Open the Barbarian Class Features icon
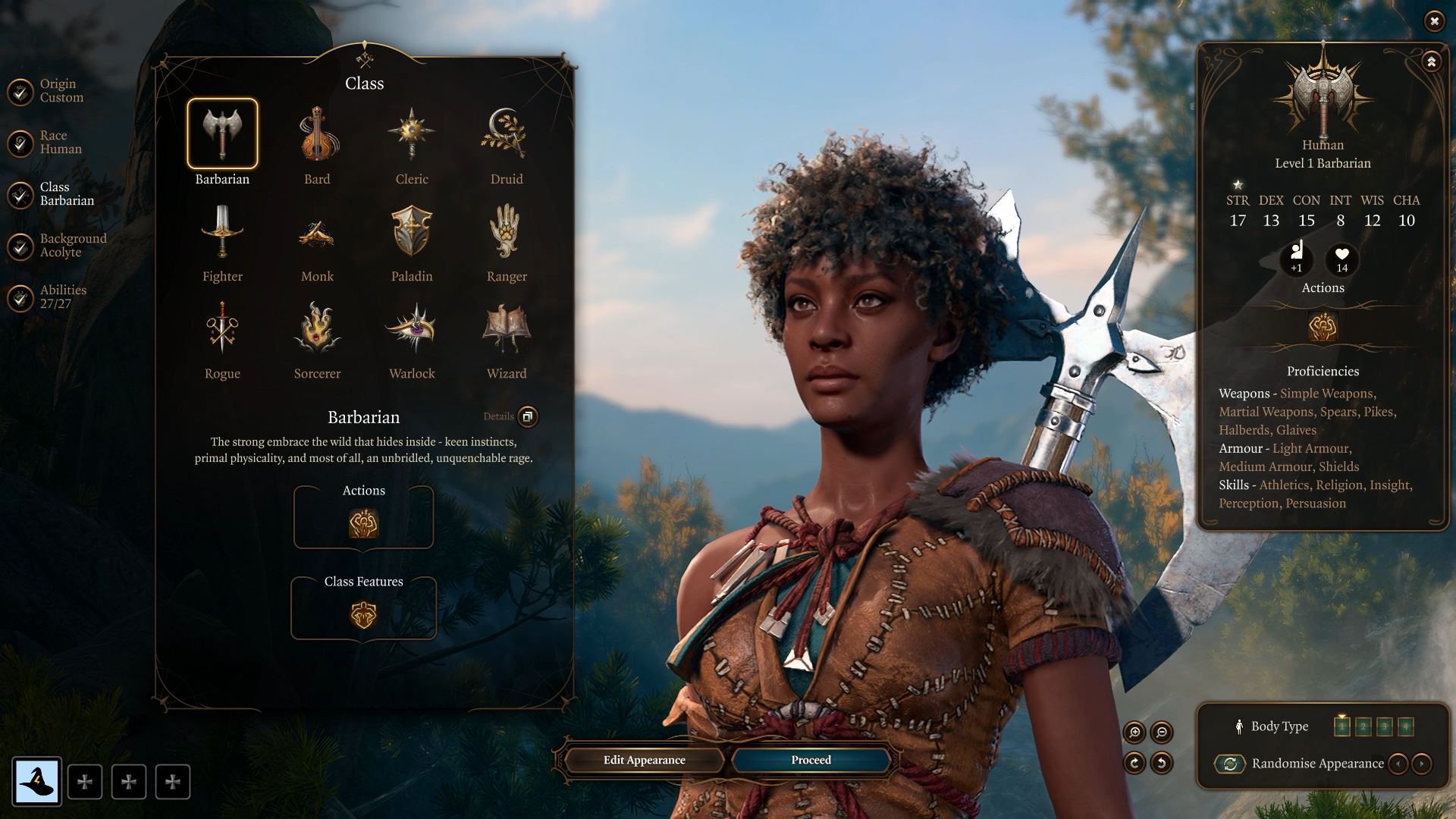The image size is (1456, 819). pos(363,614)
